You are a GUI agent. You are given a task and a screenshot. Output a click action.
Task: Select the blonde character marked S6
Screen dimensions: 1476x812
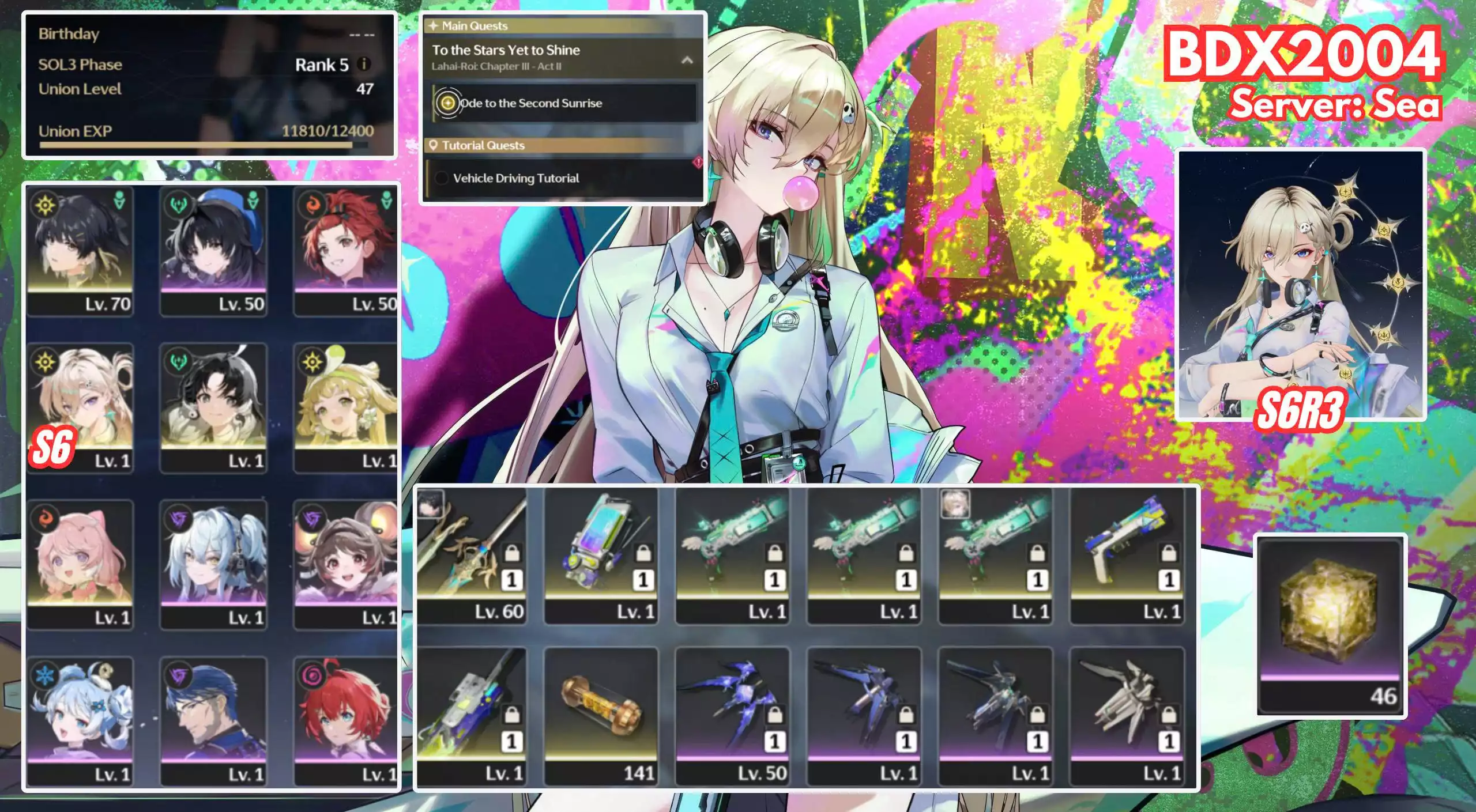(80, 407)
